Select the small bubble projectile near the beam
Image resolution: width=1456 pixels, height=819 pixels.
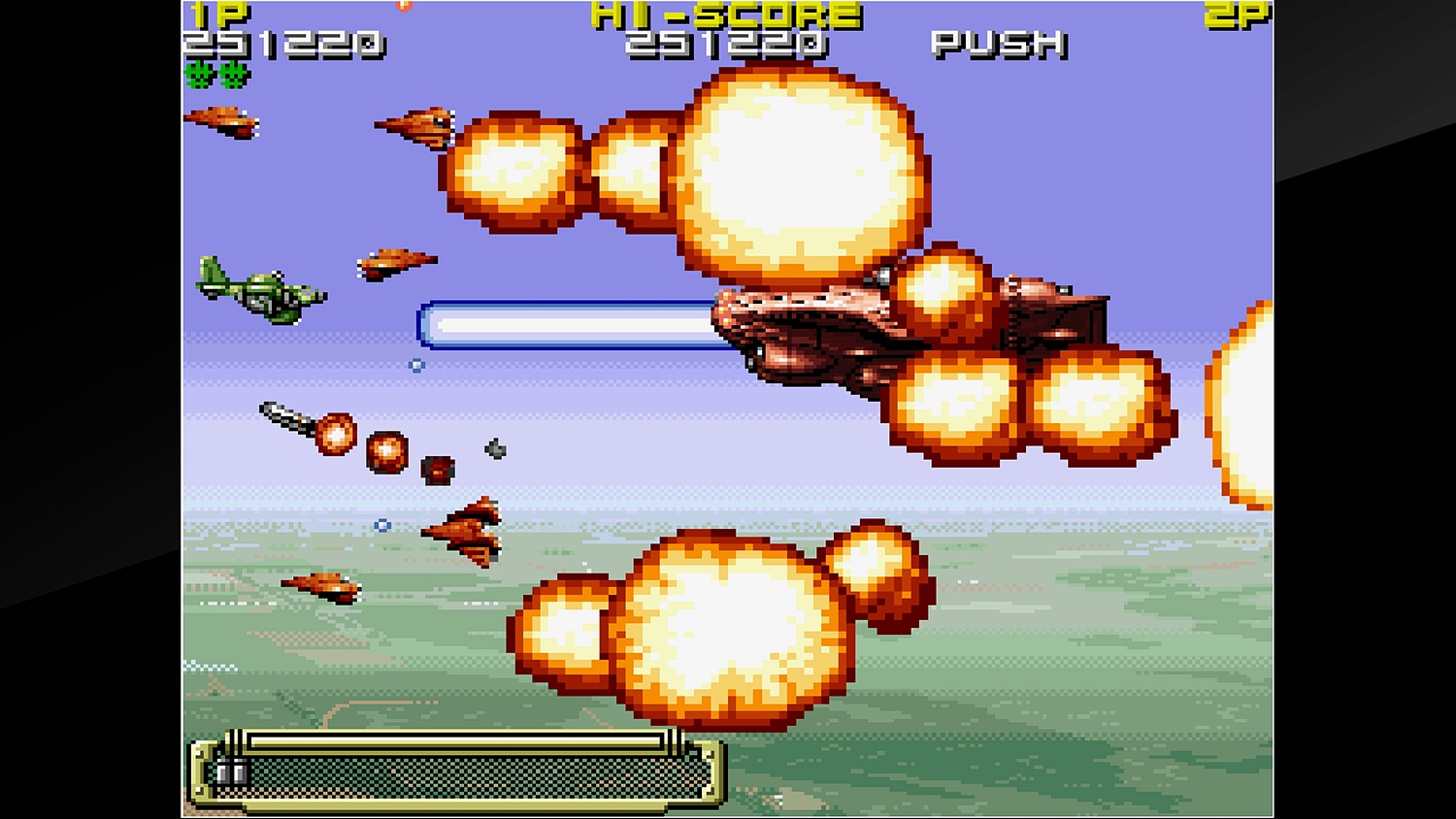(x=417, y=366)
